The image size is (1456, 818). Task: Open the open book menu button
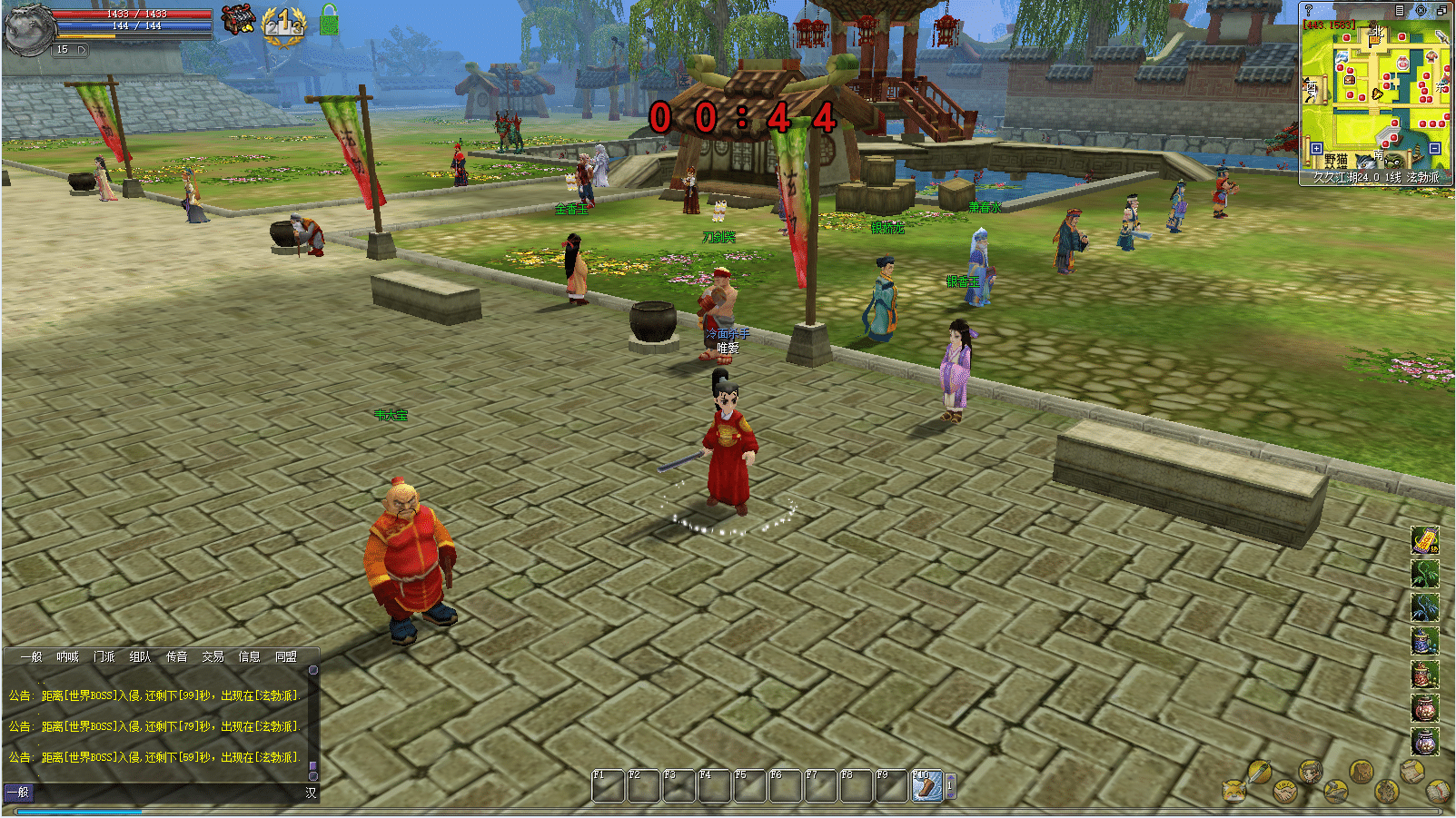(x=1437, y=790)
